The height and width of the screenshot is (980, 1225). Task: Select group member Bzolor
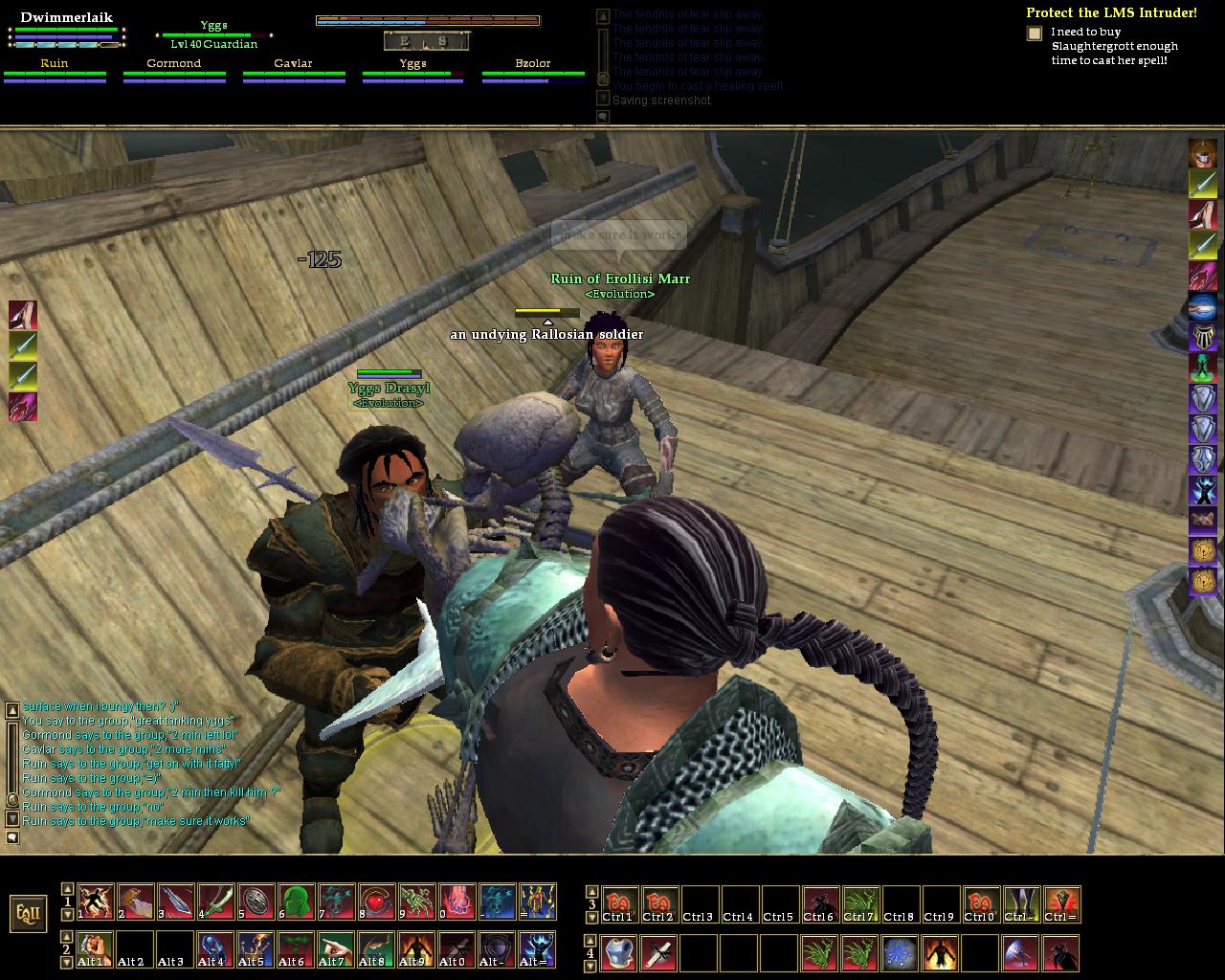coord(532,70)
